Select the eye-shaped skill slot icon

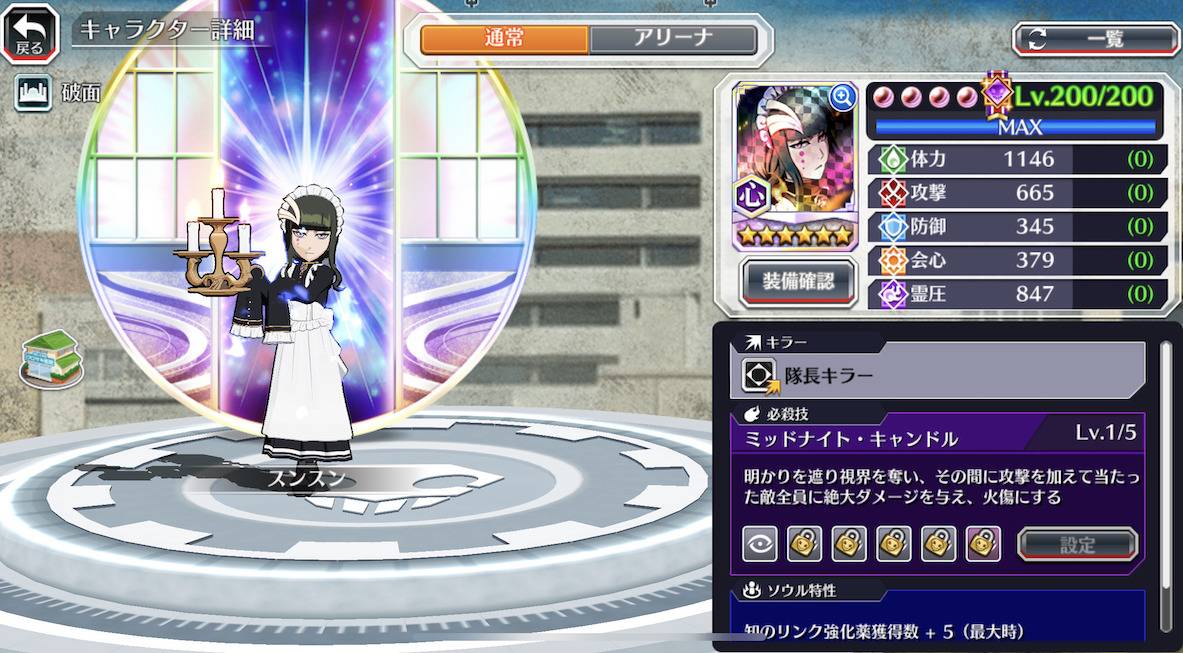point(760,544)
